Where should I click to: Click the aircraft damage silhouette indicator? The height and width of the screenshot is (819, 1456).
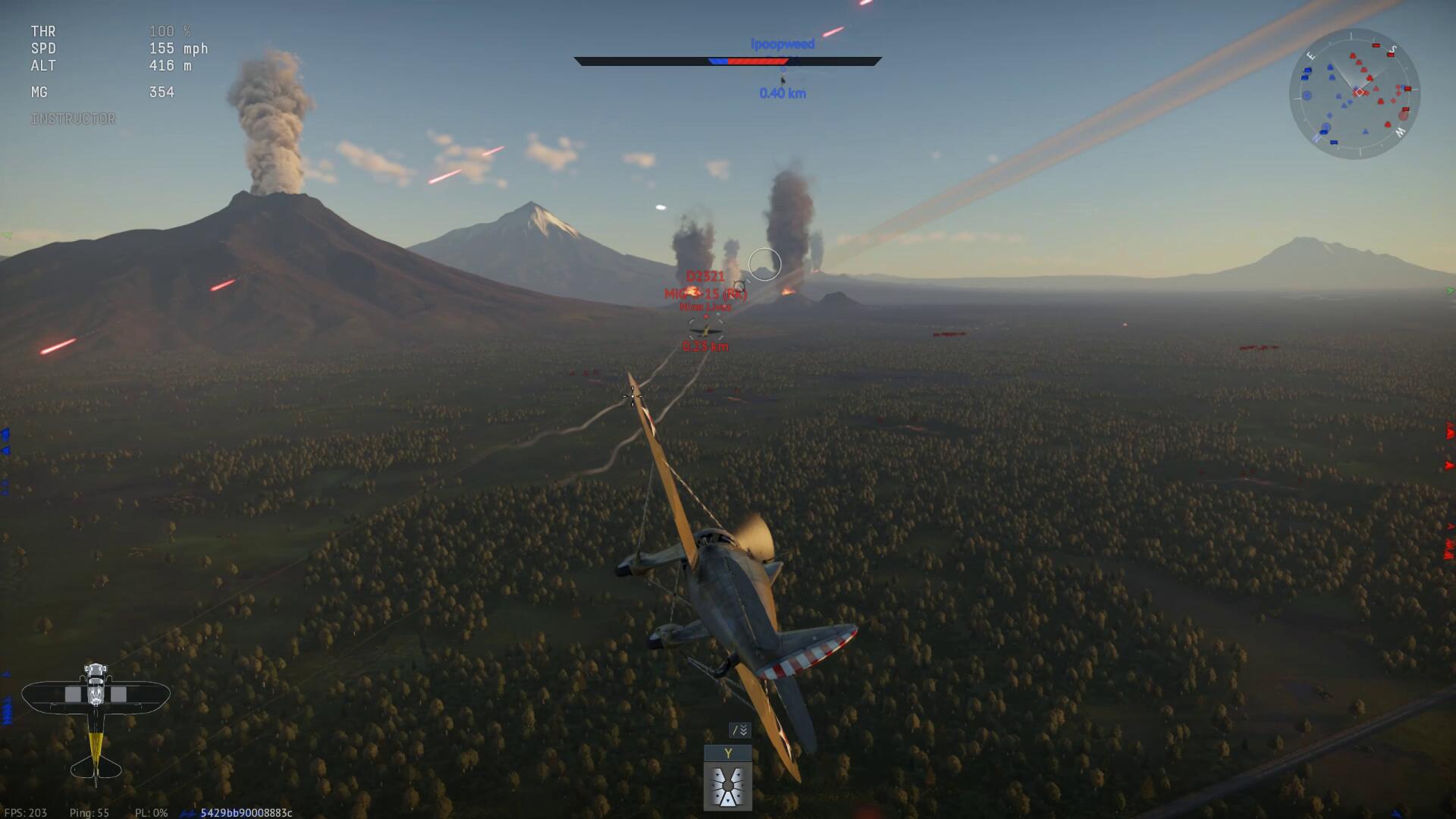pos(96,720)
